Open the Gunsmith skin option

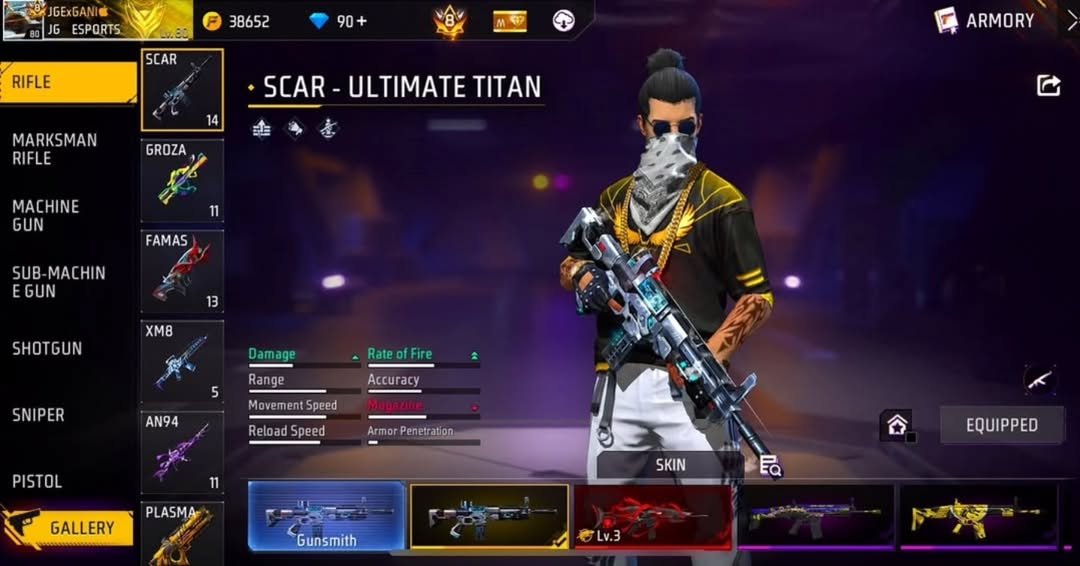[327, 516]
